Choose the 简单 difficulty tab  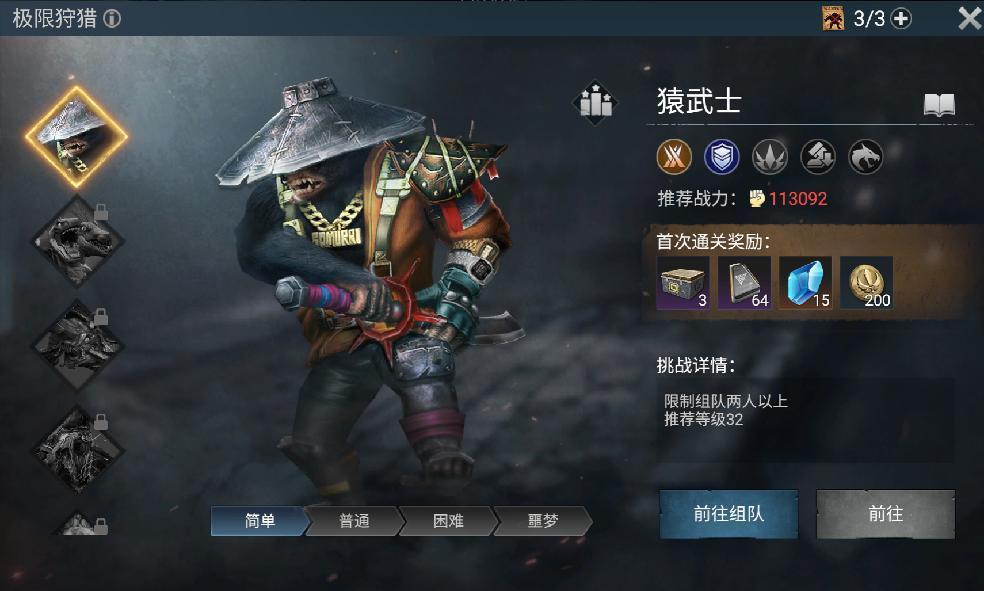click(258, 521)
